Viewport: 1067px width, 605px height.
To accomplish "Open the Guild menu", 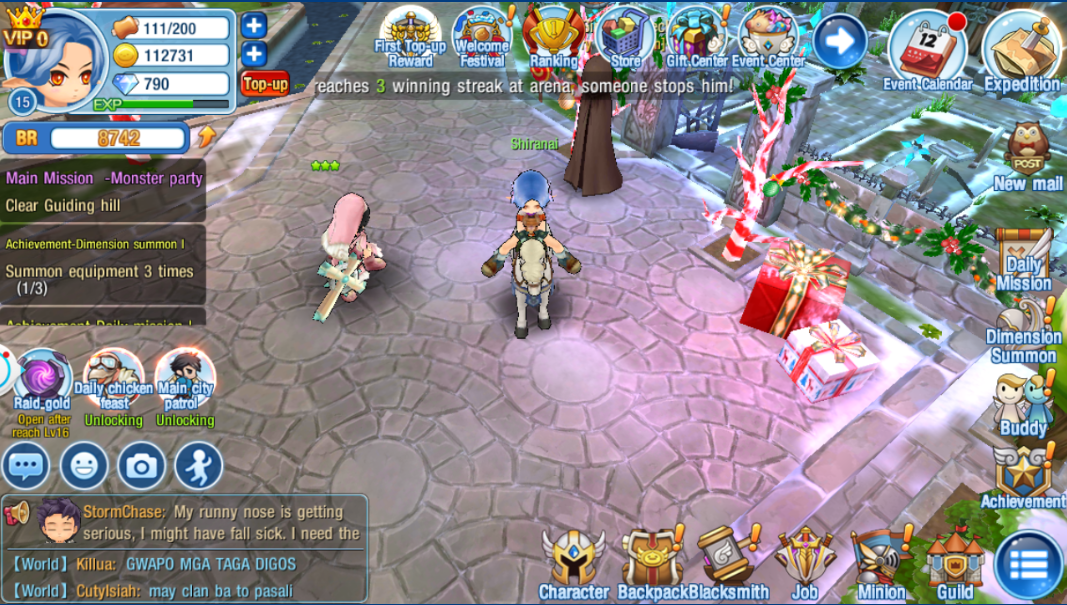I will [955, 565].
